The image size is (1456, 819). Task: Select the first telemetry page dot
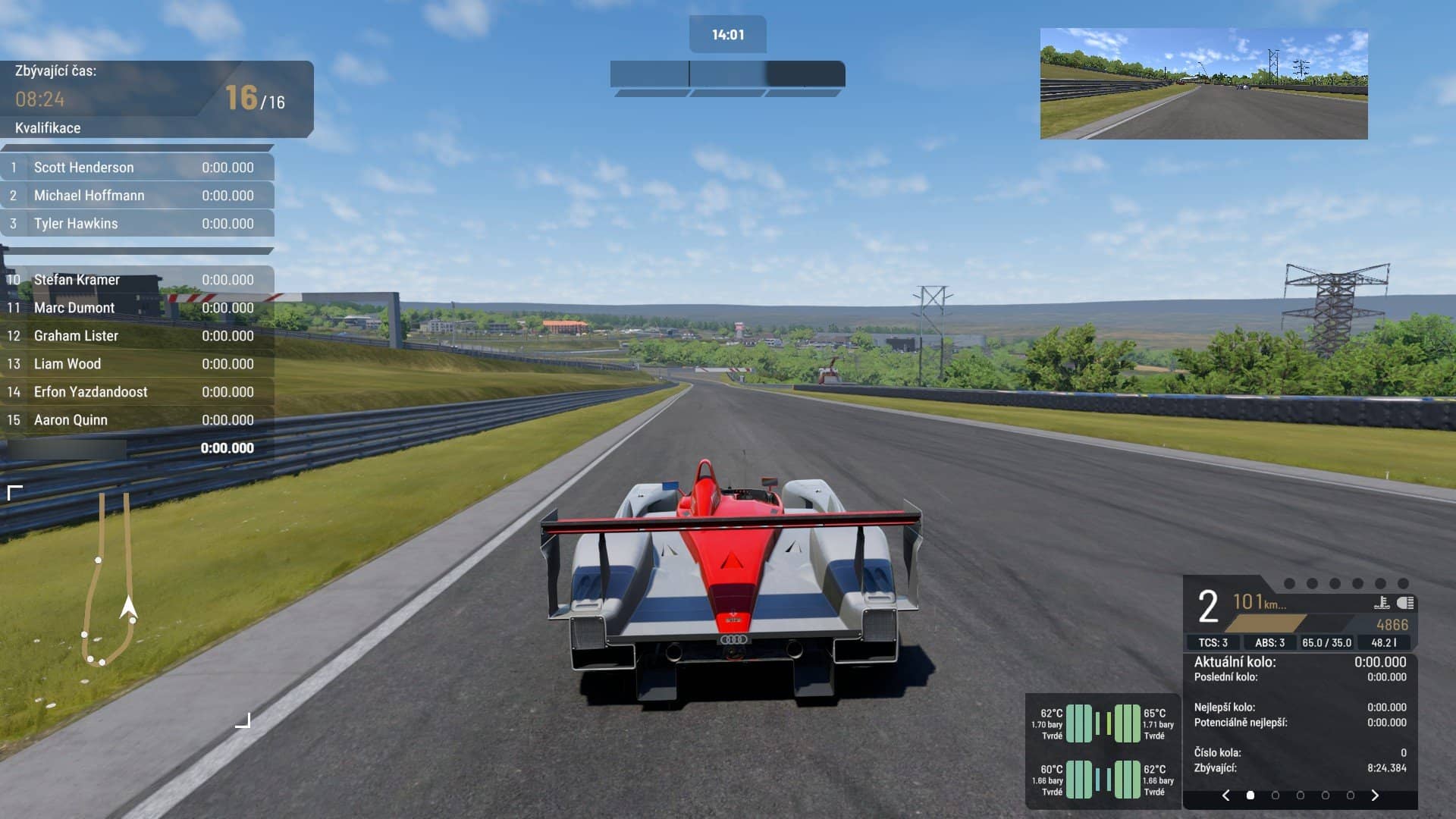coord(1250,795)
